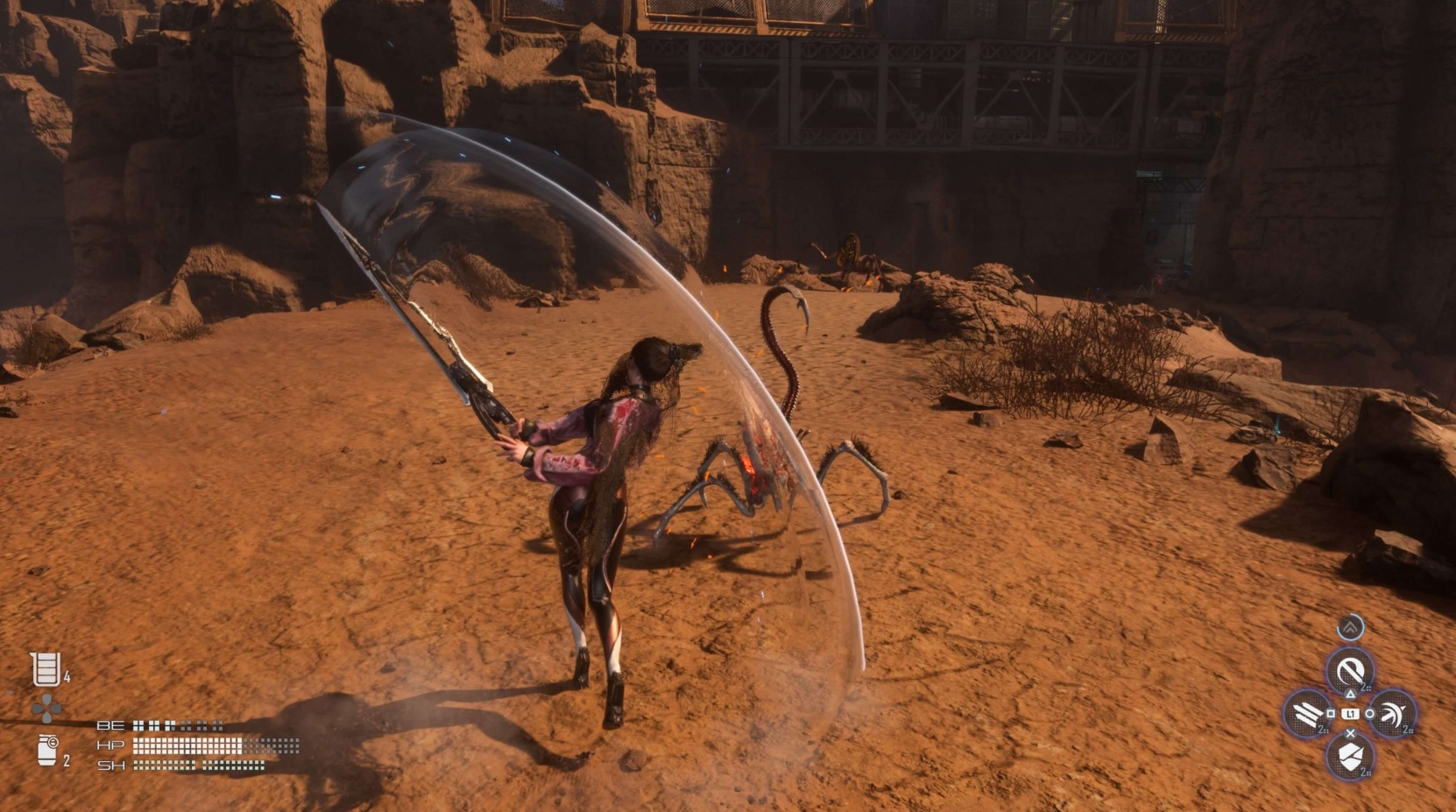Viewport: 1456px width, 812px height.
Task: Click the small Triangle button glyph
Action: (x=1350, y=695)
